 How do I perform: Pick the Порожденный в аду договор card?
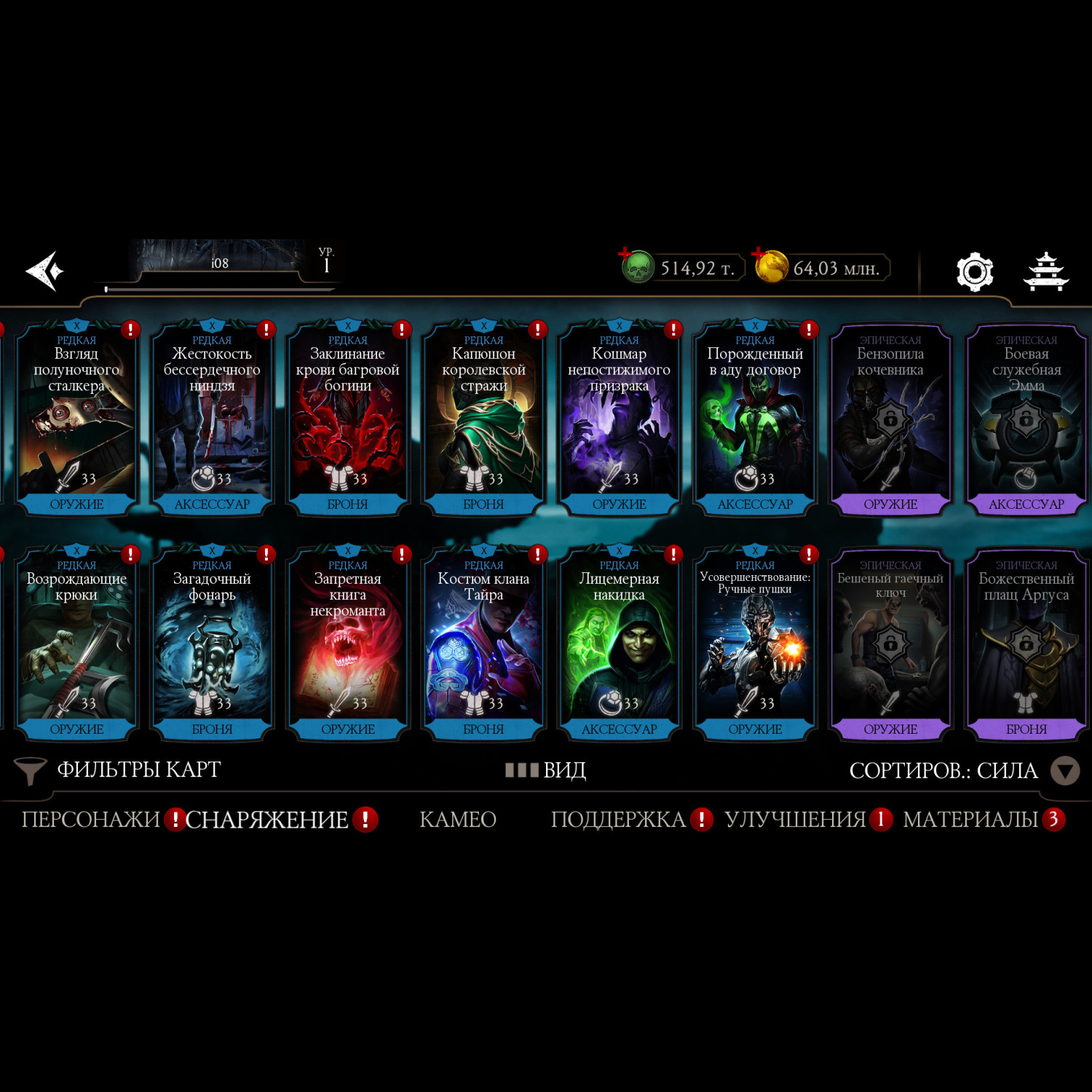point(755,419)
